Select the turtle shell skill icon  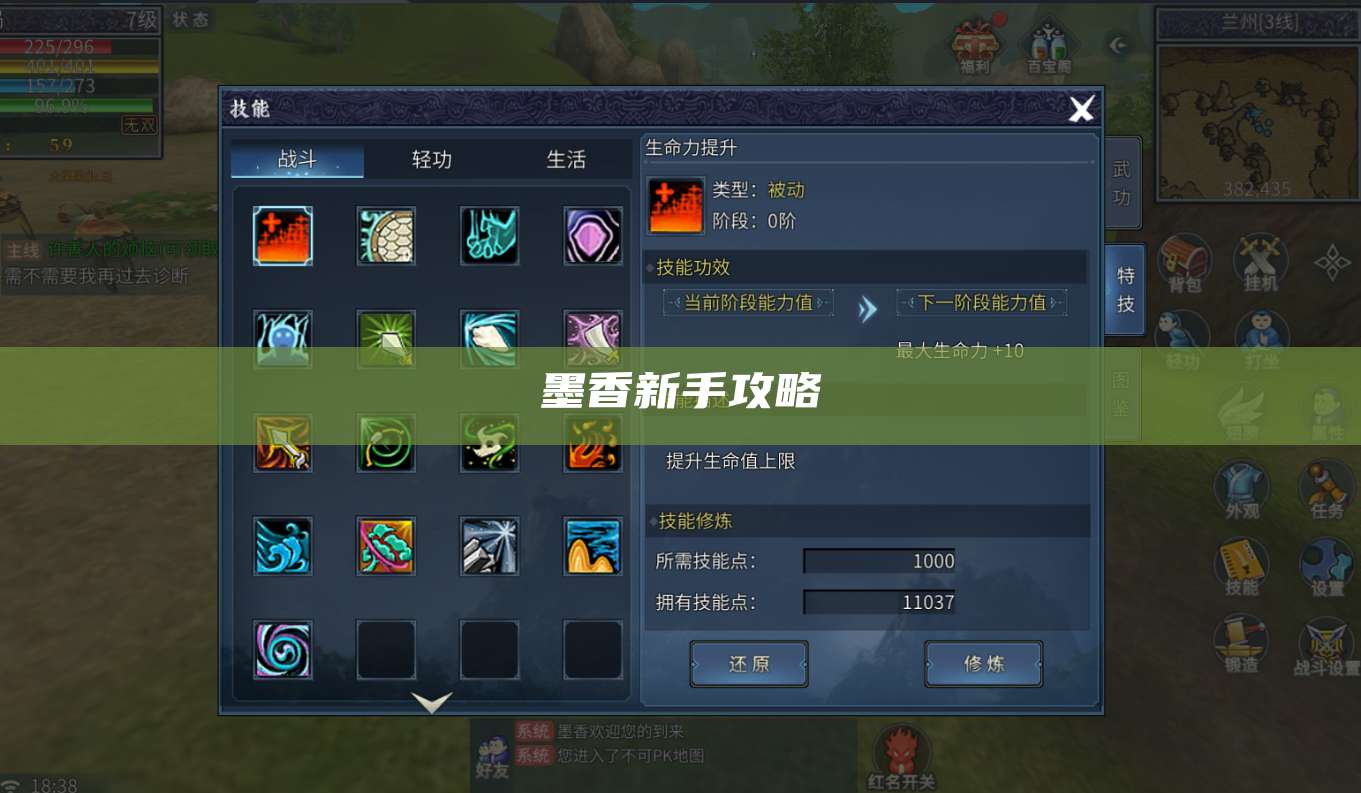click(x=386, y=236)
